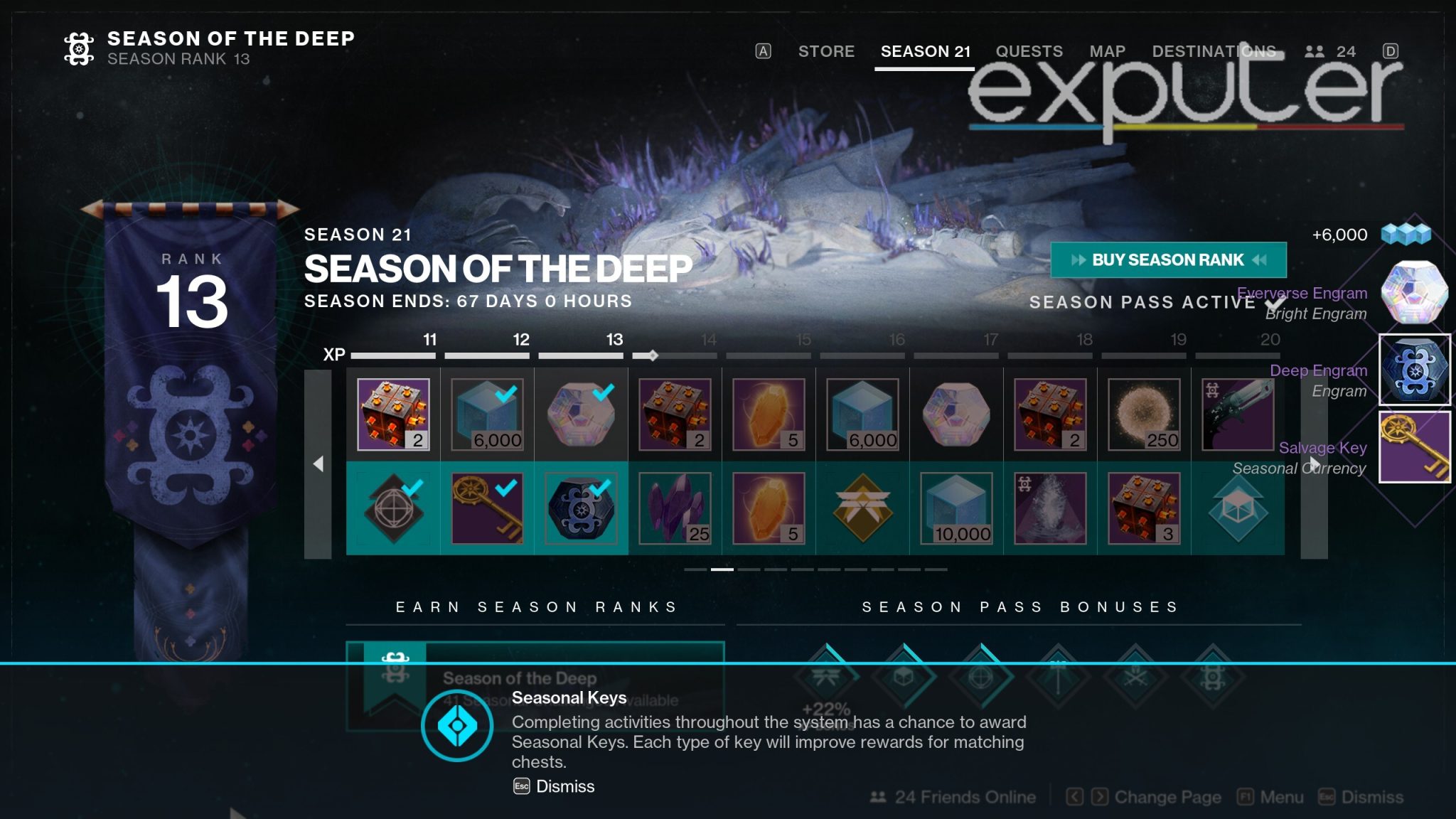Screen dimensions: 1456x819
Task: Switch to the Quests tab
Action: [1029, 51]
